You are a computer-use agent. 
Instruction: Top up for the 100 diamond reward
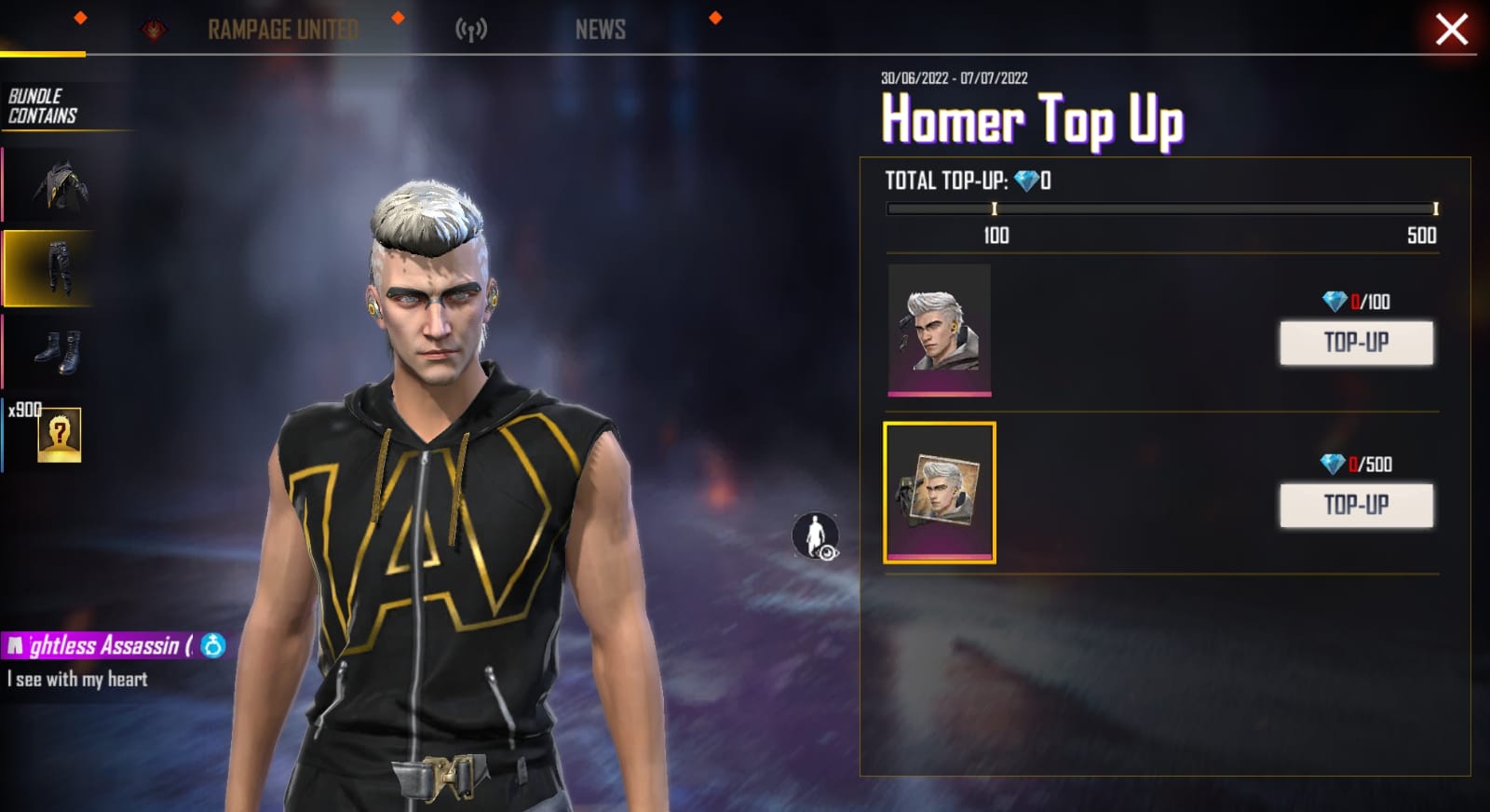[x=1356, y=343]
